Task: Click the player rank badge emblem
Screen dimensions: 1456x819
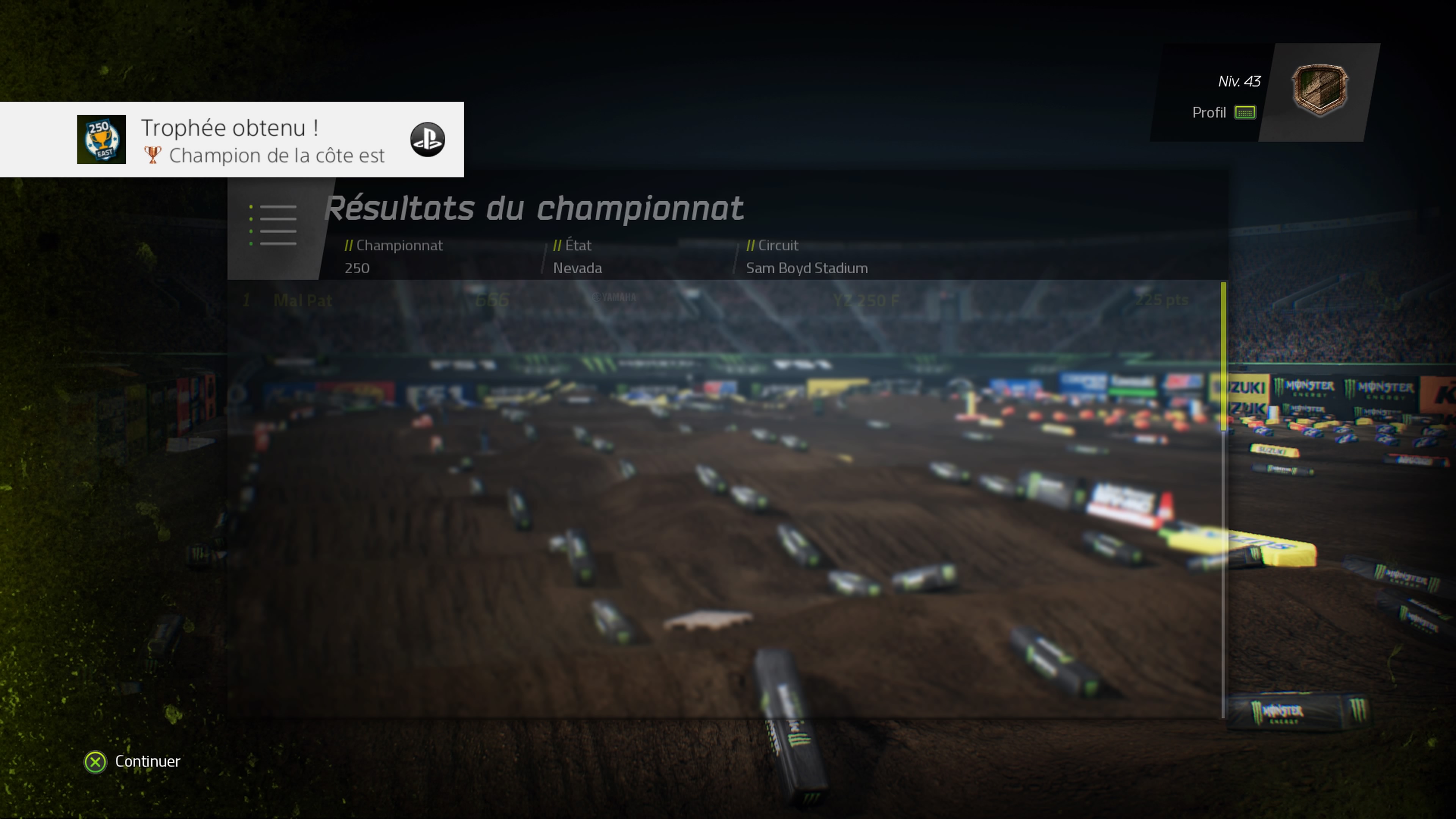Action: pyautogui.click(x=1319, y=90)
